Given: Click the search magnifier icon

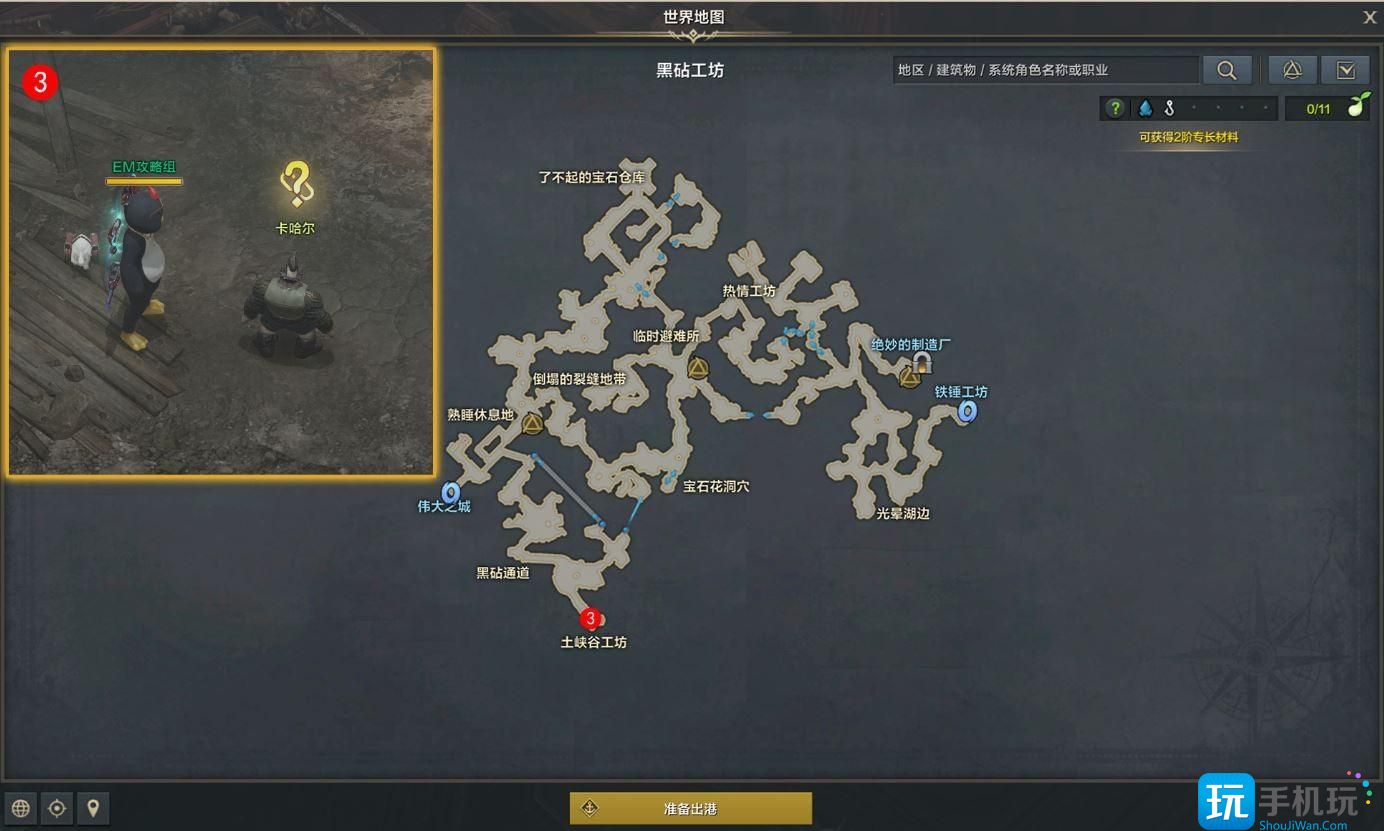Looking at the screenshot, I should 1227,70.
